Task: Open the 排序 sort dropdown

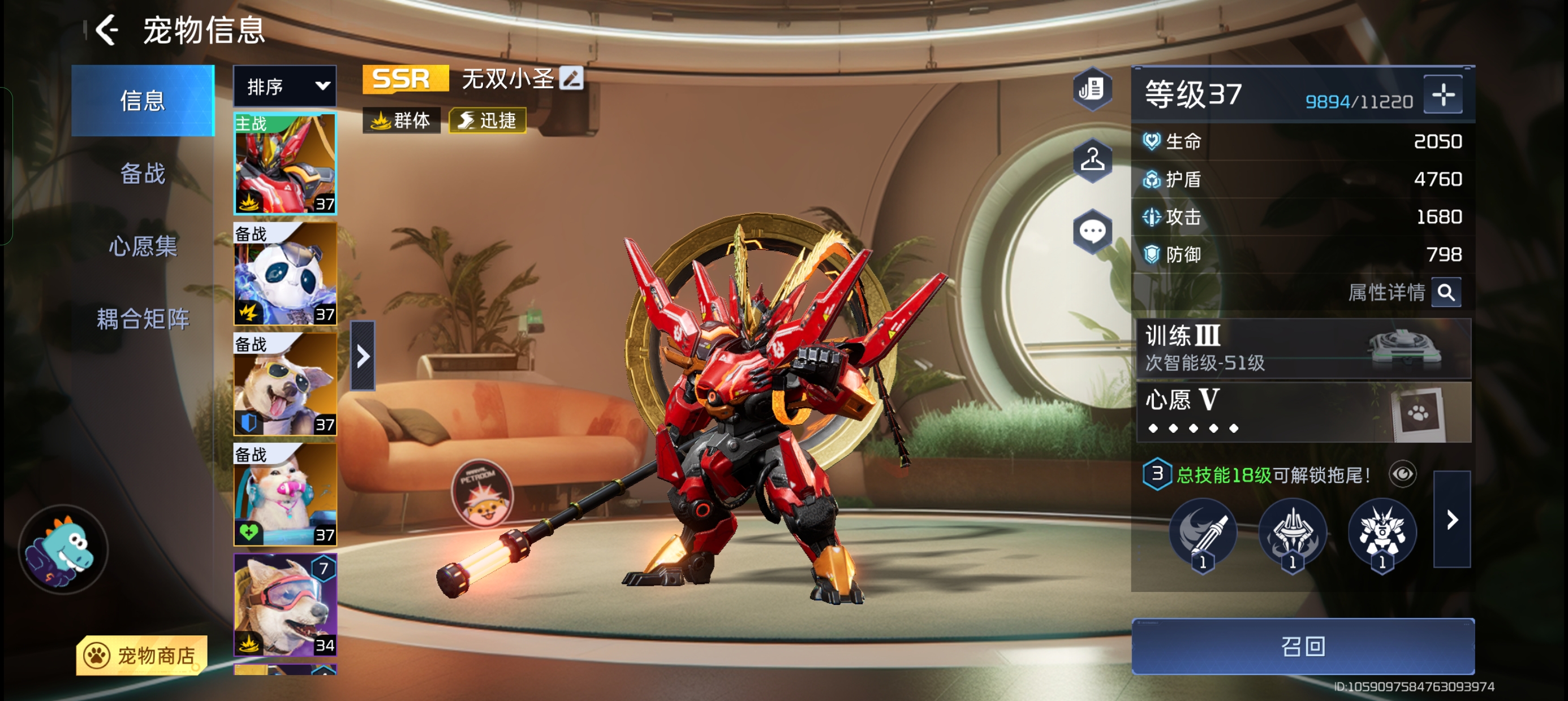Action: (285, 86)
